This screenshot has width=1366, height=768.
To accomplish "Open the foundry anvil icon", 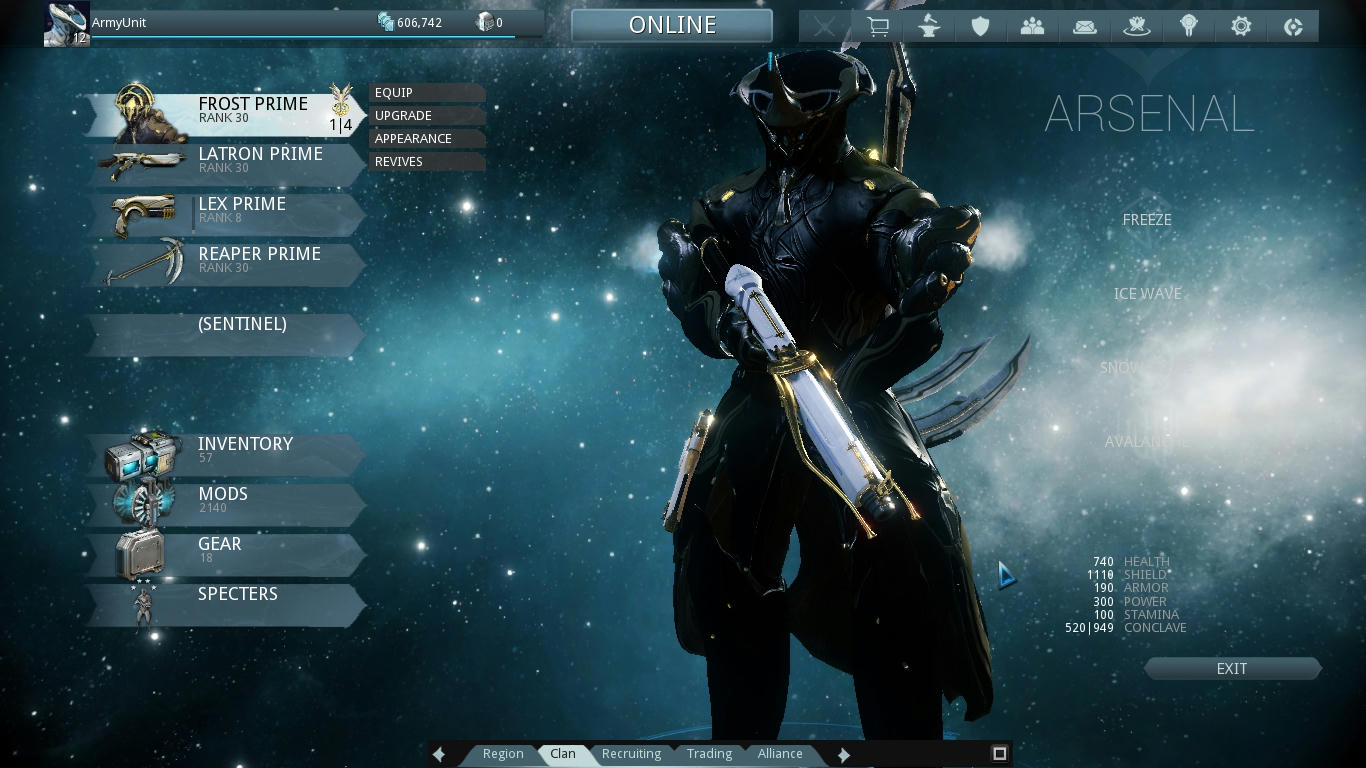I will coord(929,27).
